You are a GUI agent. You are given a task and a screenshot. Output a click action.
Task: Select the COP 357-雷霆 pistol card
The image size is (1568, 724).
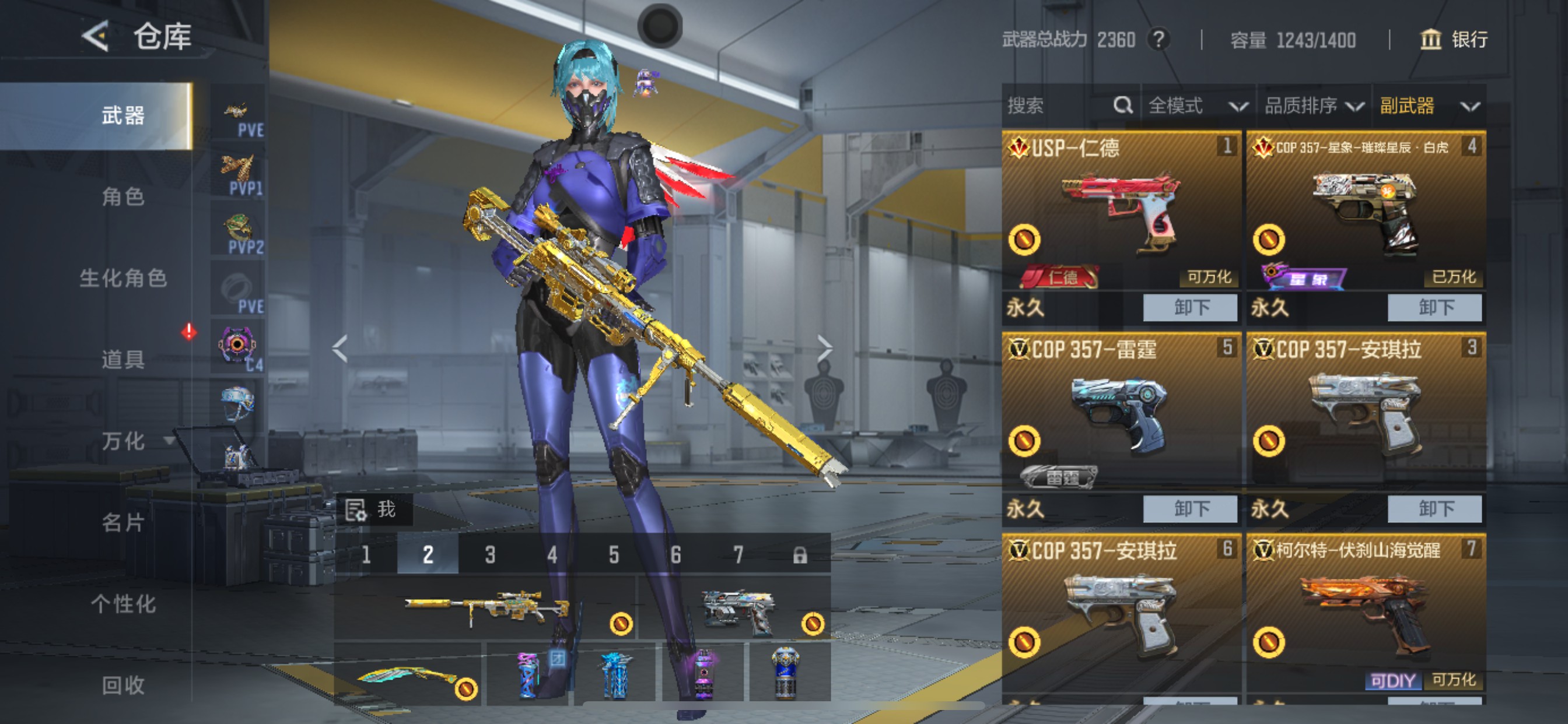point(1120,414)
